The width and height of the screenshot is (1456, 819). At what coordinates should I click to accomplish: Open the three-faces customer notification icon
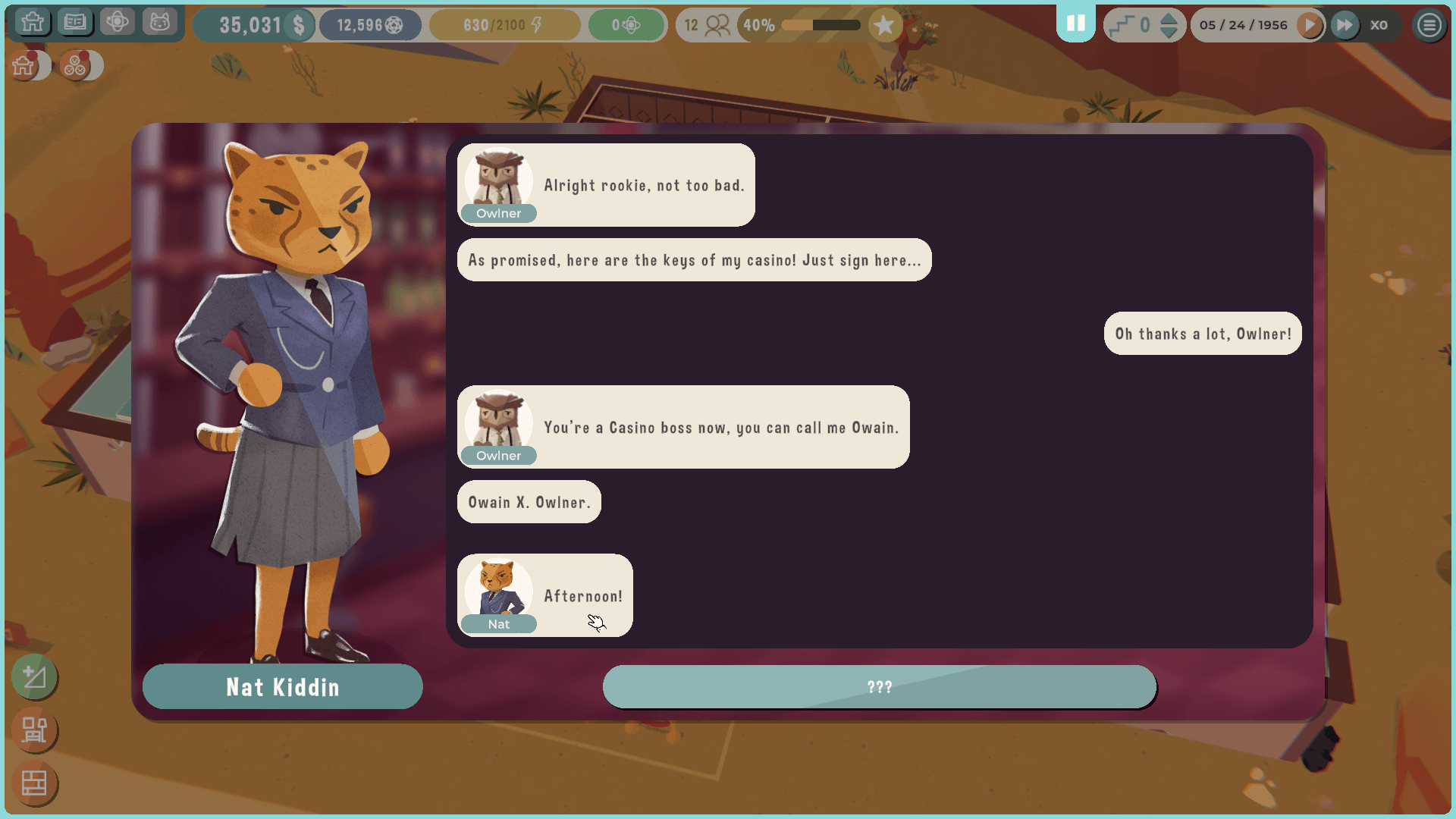[76, 66]
